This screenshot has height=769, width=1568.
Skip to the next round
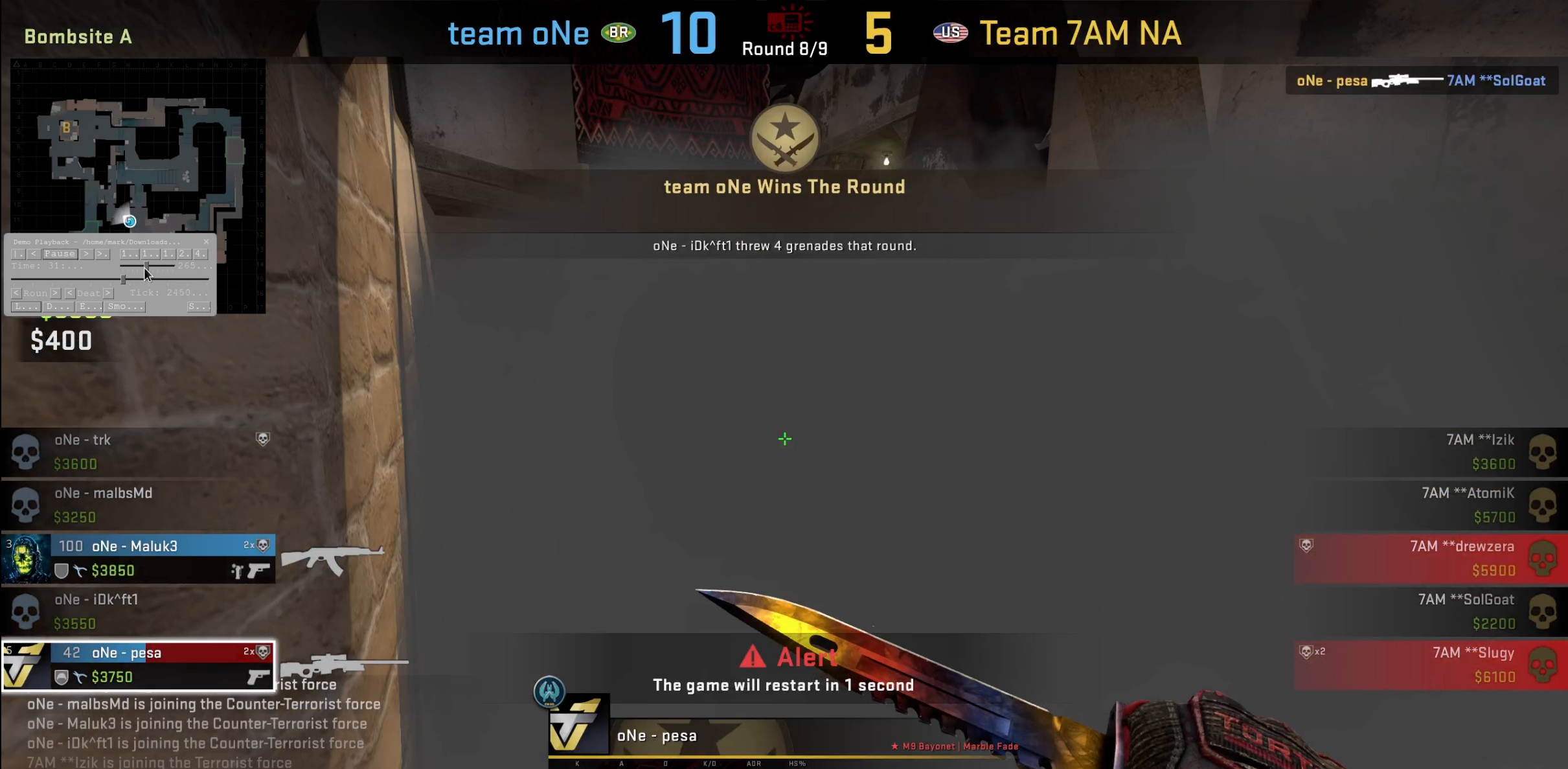point(54,293)
